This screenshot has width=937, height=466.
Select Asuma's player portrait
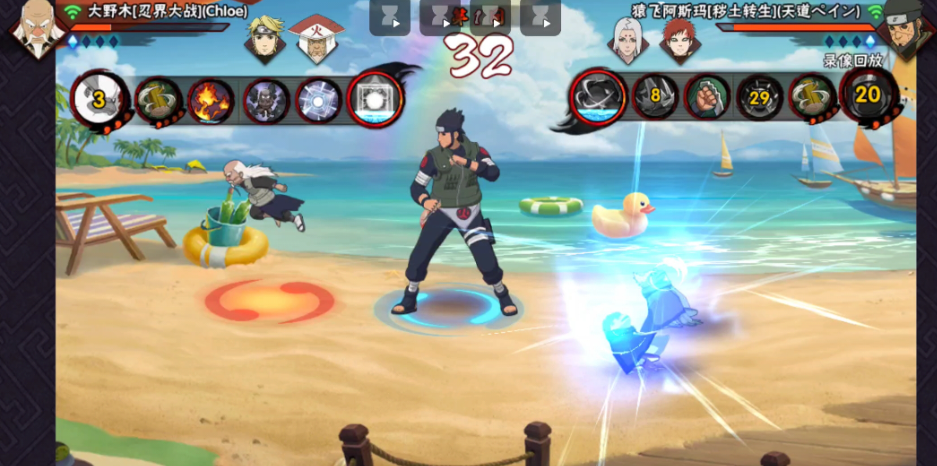pos(907,27)
